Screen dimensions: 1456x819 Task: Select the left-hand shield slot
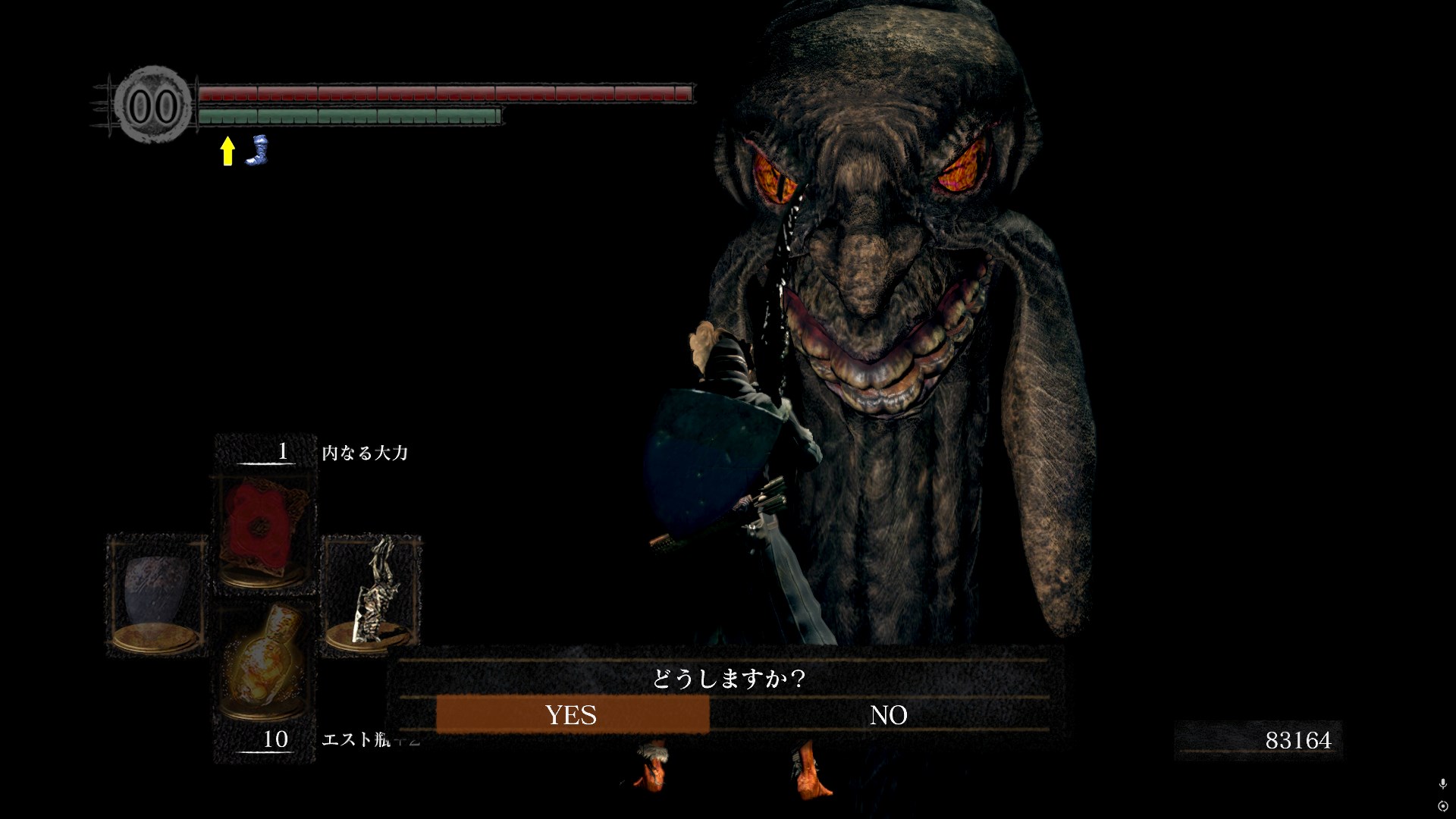(x=157, y=595)
